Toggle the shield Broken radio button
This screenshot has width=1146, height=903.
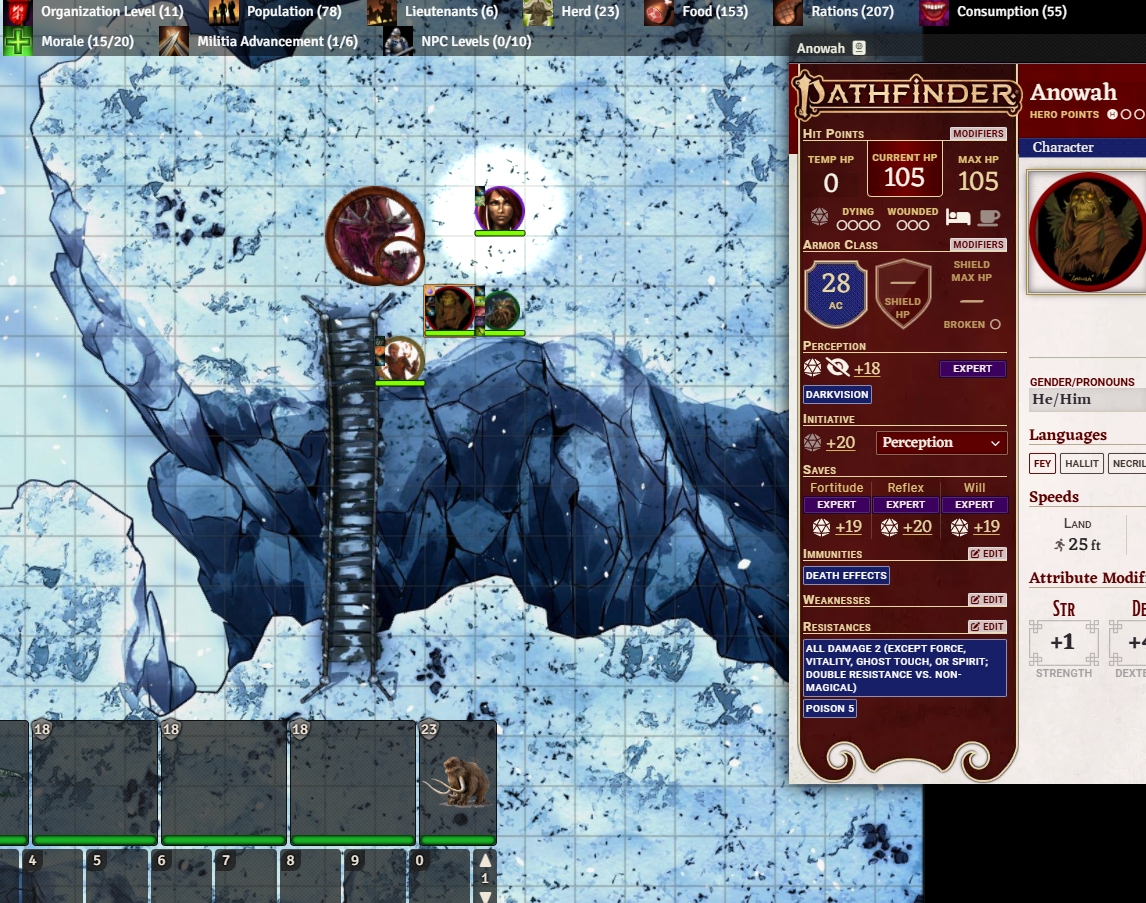(x=995, y=325)
